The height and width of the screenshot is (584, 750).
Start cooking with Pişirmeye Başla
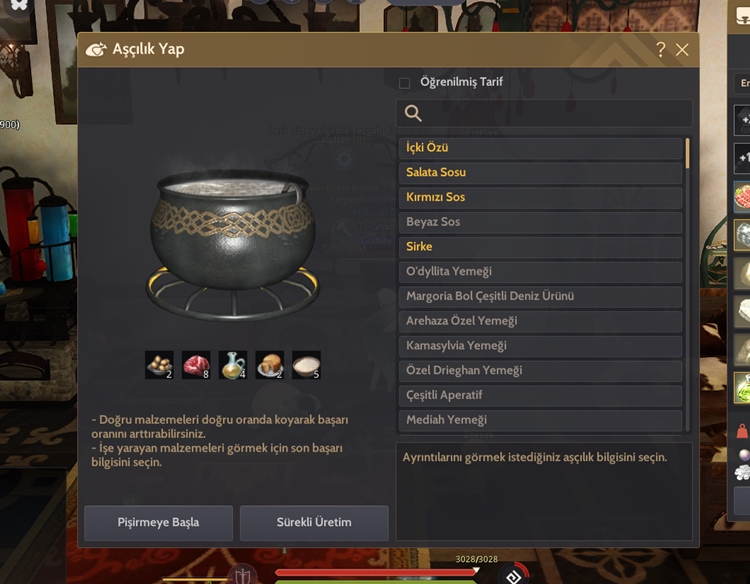[158, 522]
